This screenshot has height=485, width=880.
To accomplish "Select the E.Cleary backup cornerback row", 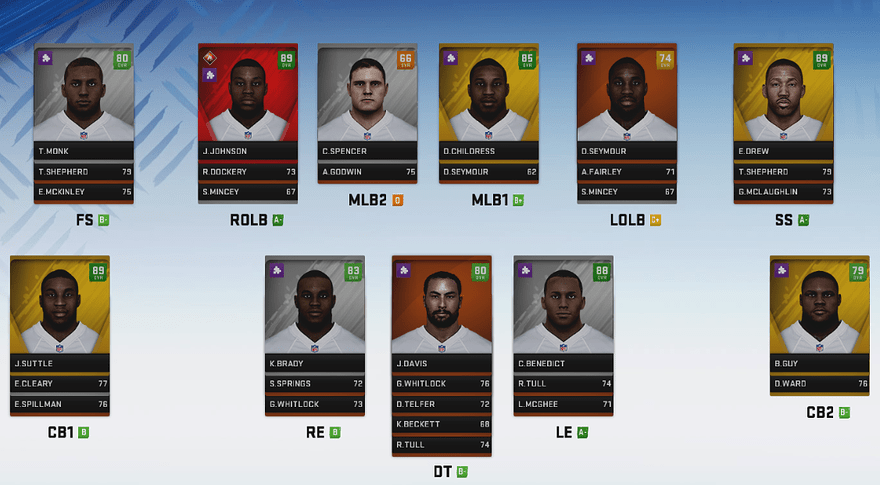I will (59, 383).
